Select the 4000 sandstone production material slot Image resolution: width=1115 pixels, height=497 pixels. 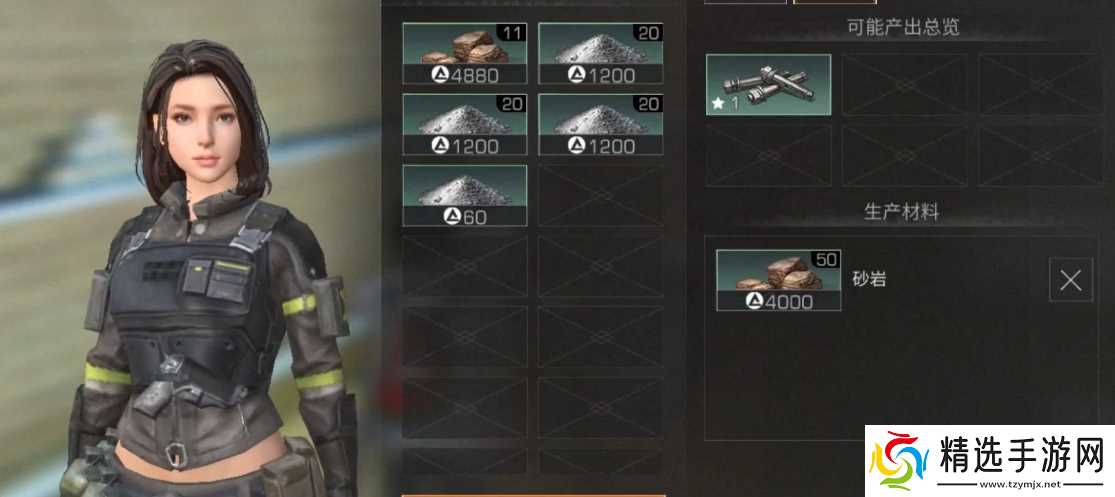(778, 280)
